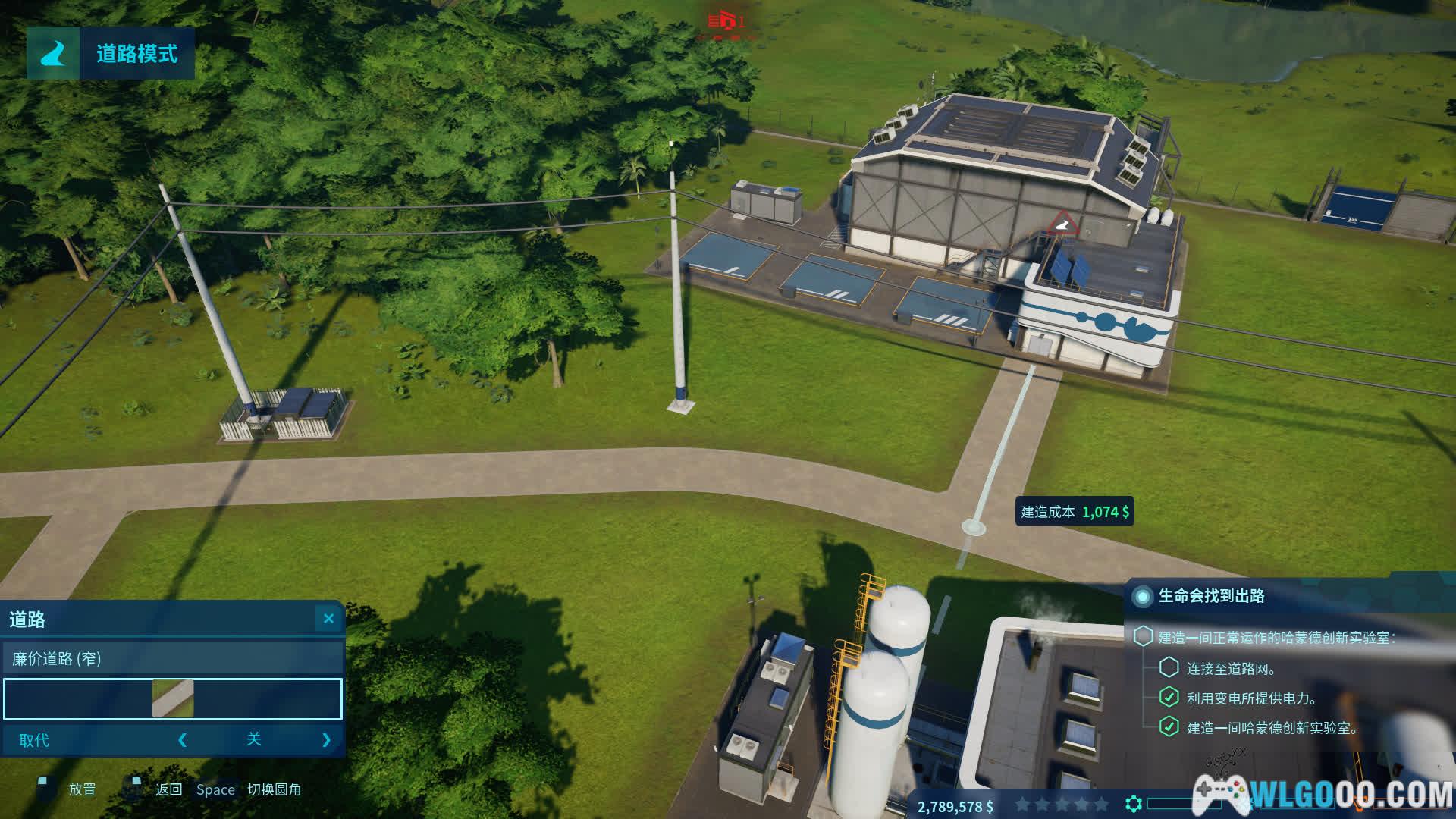This screenshot has width=1456, height=819.
Task: Click the red alert notification icon
Action: (x=726, y=20)
